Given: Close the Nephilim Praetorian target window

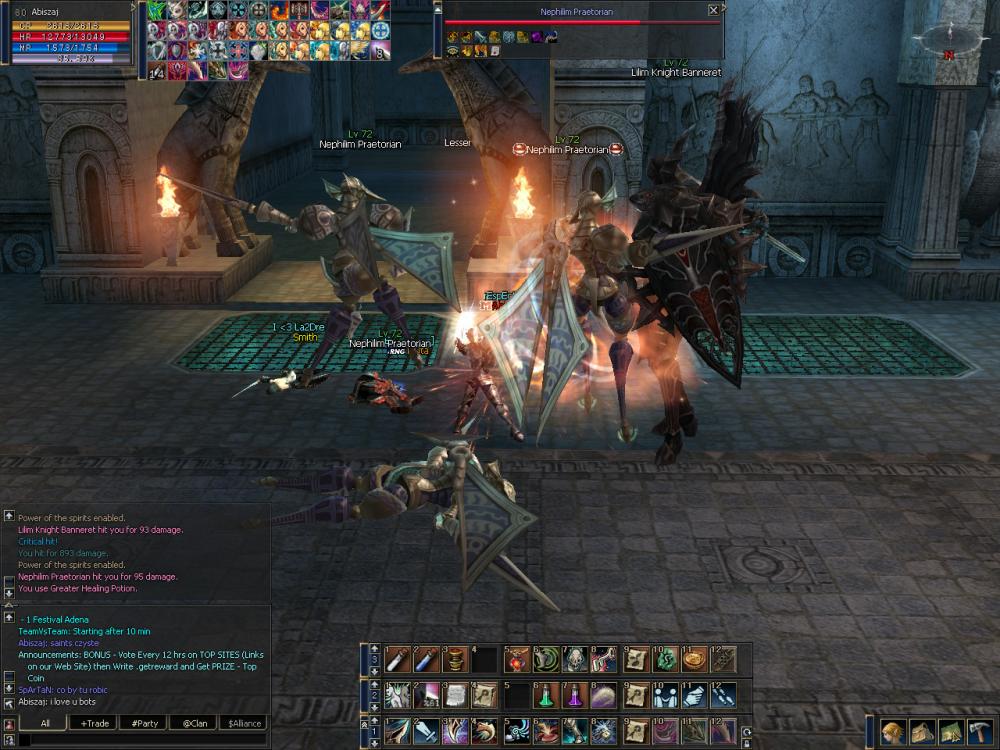Looking at the screenshot, I should [x=713, y=10].
